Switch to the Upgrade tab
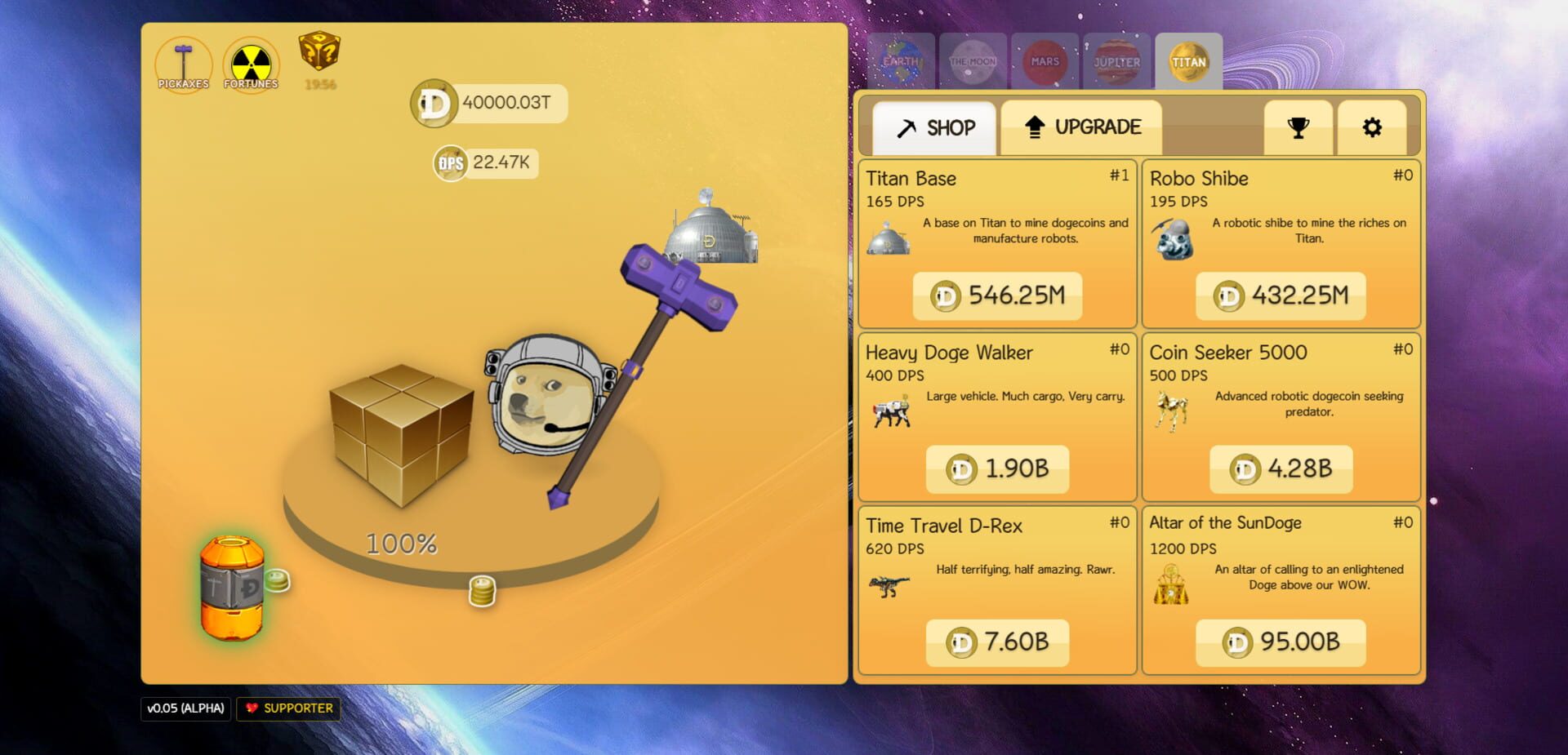This screenshot has width=1568, height=755. [x=1081, y=127]
